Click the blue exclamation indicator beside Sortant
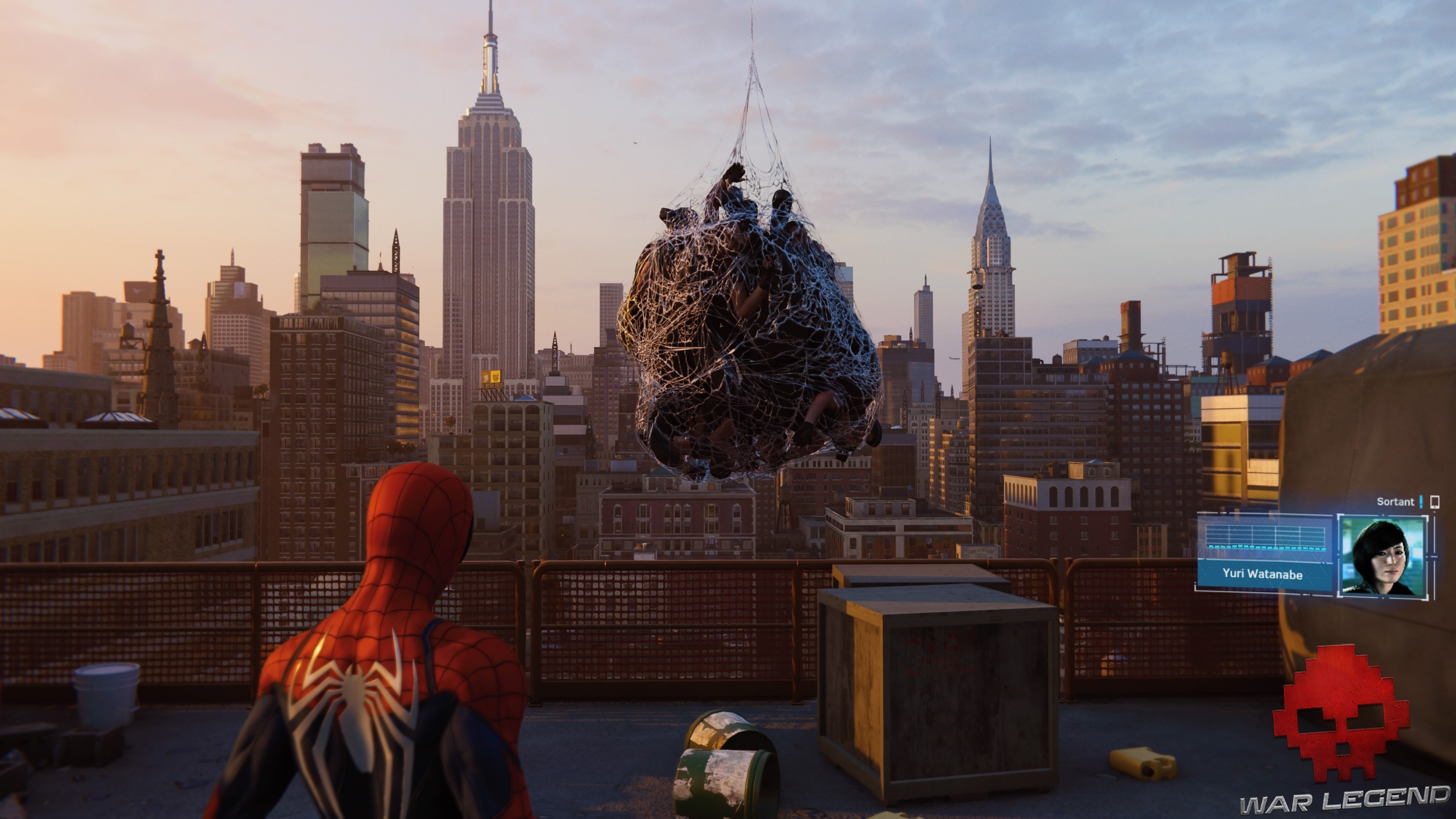Viewport: 1456px width, 819px height. click(x=1421, y=502)
